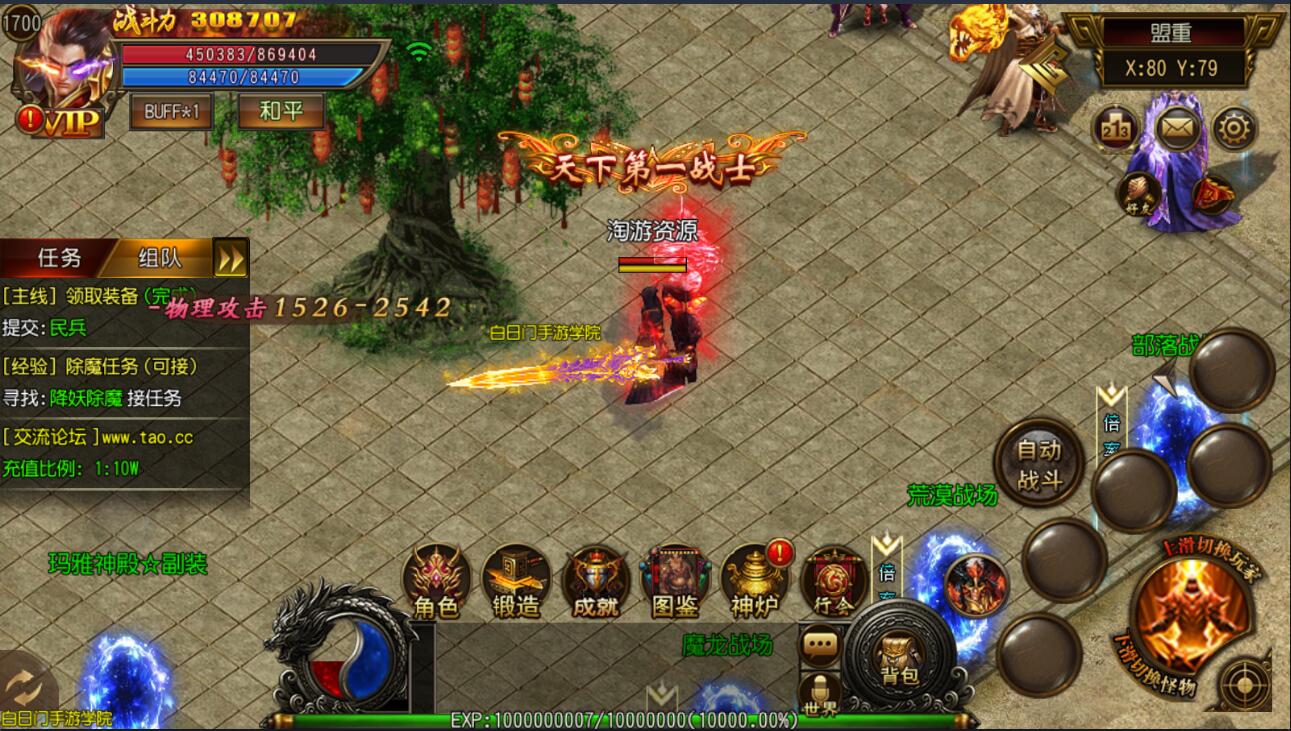Open the mail envelope icon

point(1178,128)
